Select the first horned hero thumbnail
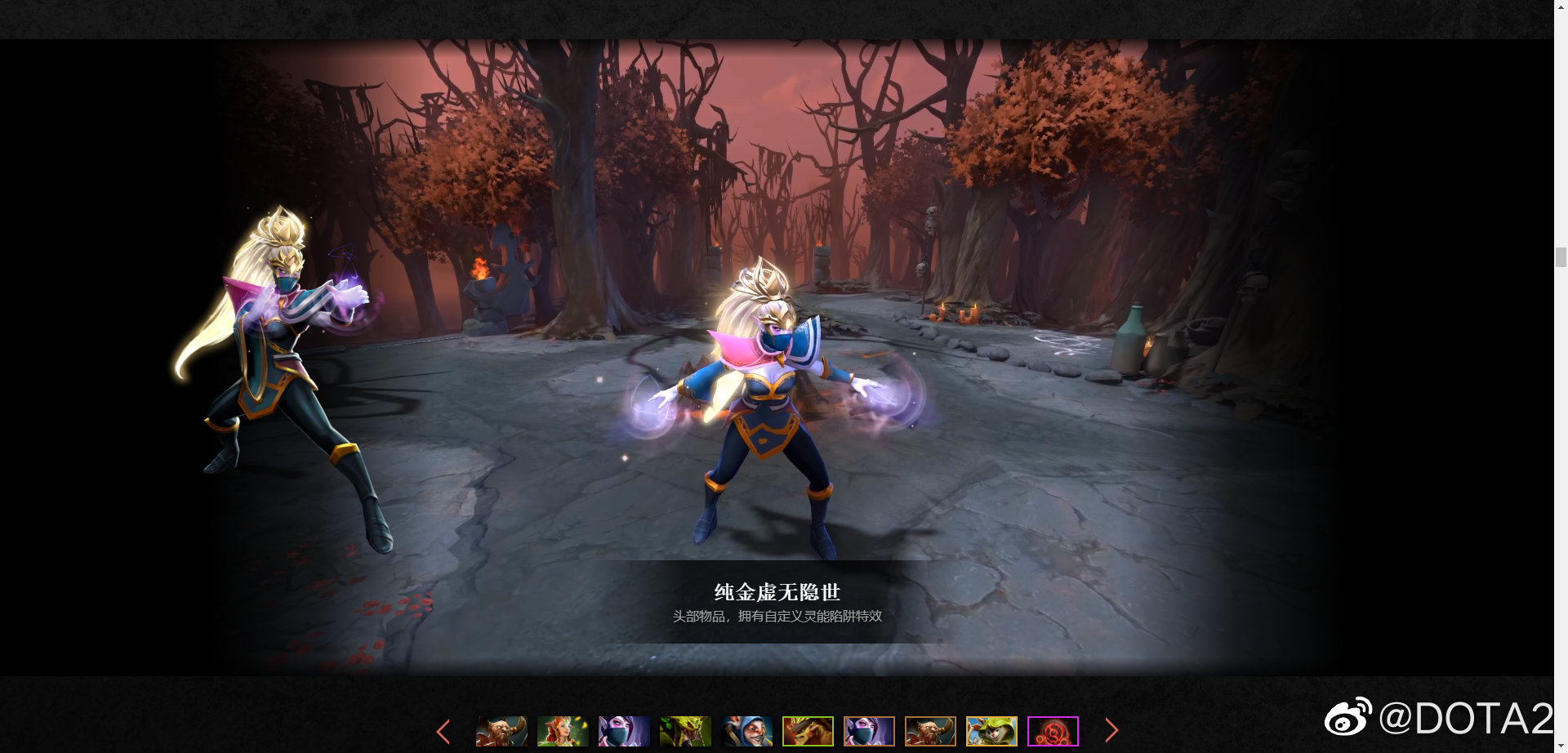1568x753 pixels. [500, 732]
